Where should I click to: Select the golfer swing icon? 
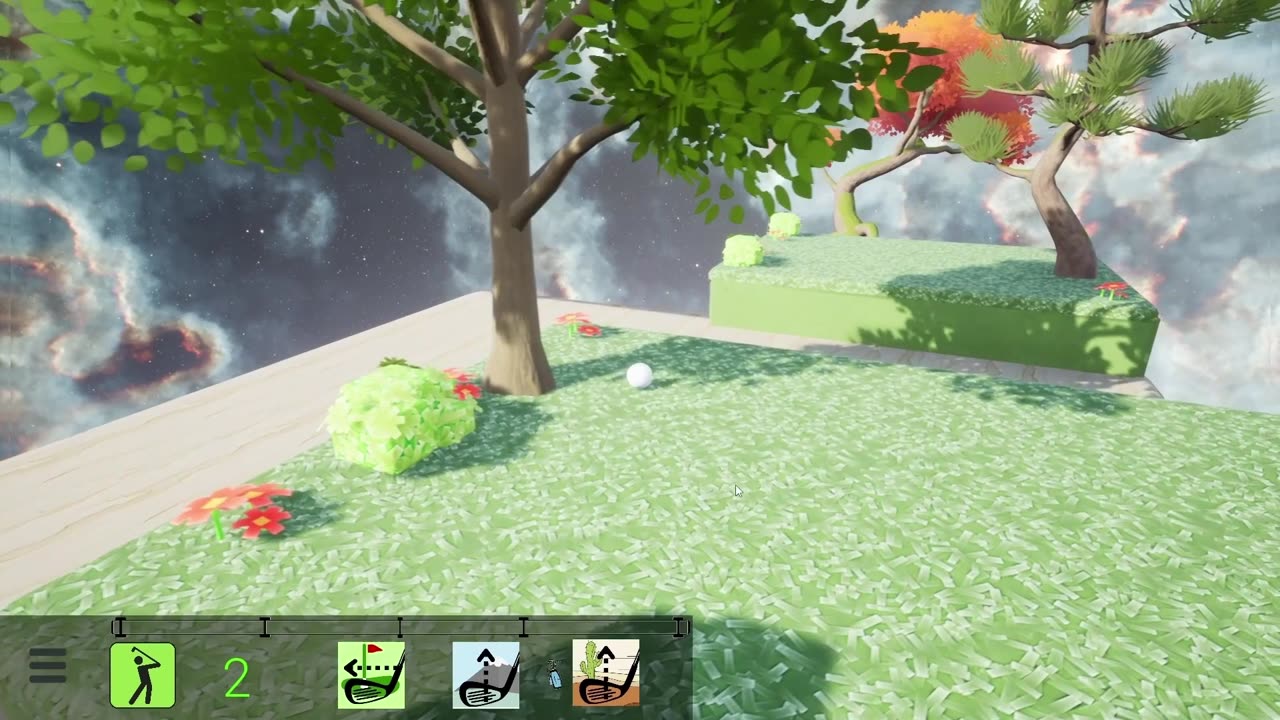[142, 675]
